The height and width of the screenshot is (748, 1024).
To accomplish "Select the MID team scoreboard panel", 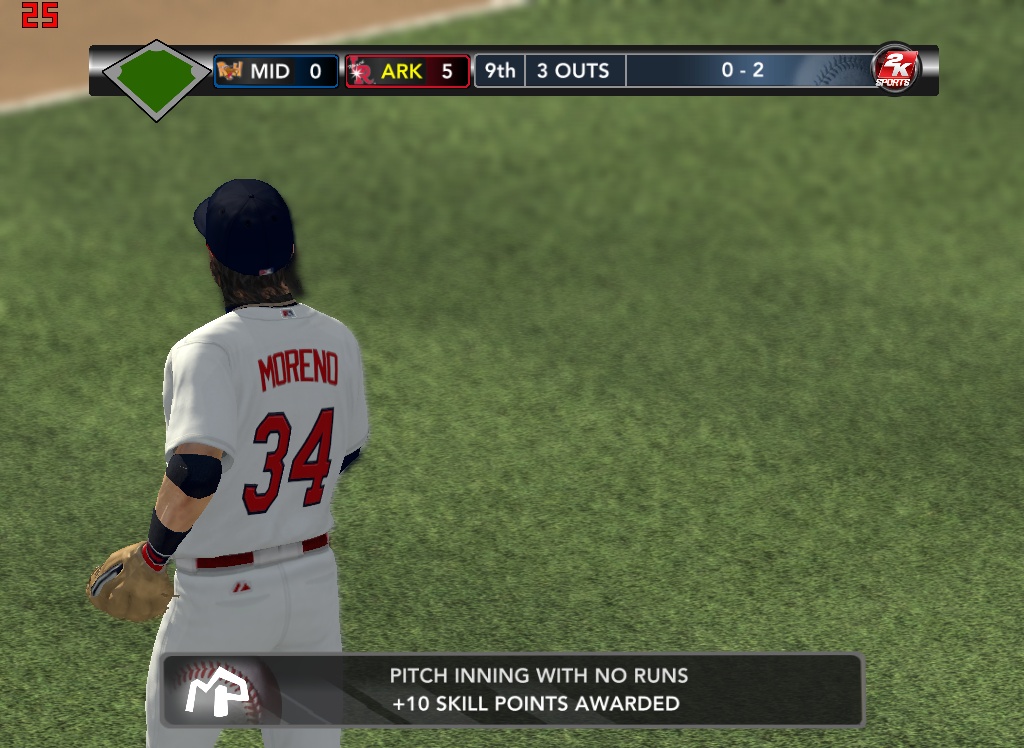I will point(275,71).
